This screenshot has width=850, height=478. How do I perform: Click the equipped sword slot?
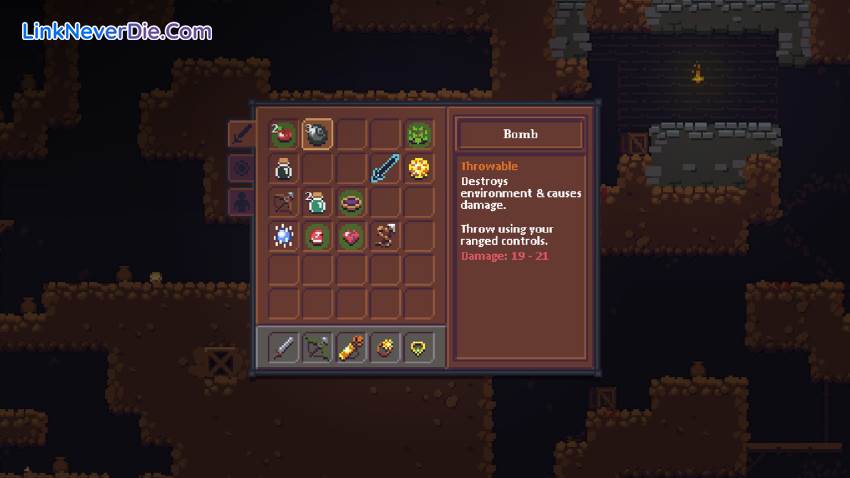coord(283,348)
